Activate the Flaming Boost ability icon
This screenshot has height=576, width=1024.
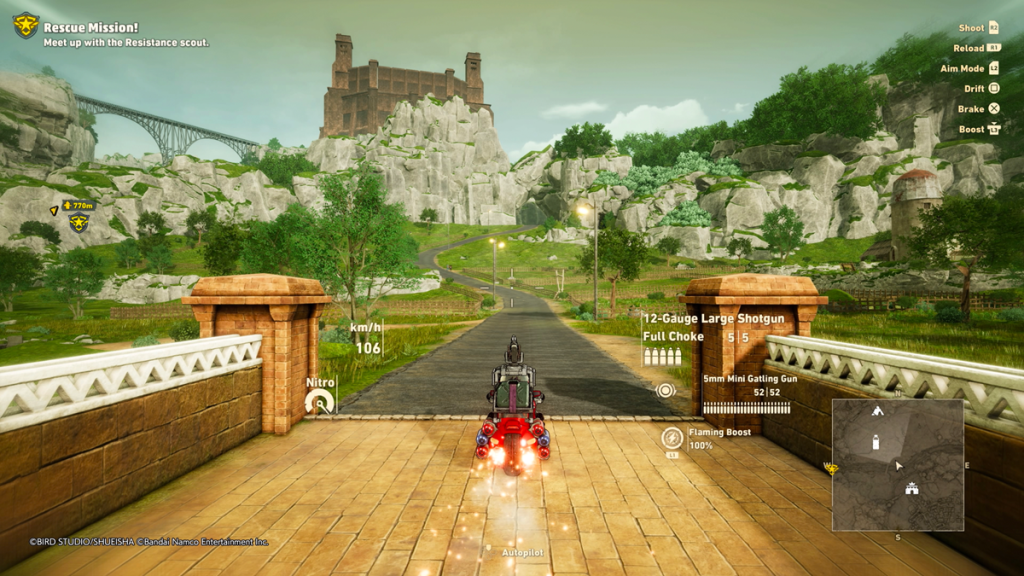[672, 437]
